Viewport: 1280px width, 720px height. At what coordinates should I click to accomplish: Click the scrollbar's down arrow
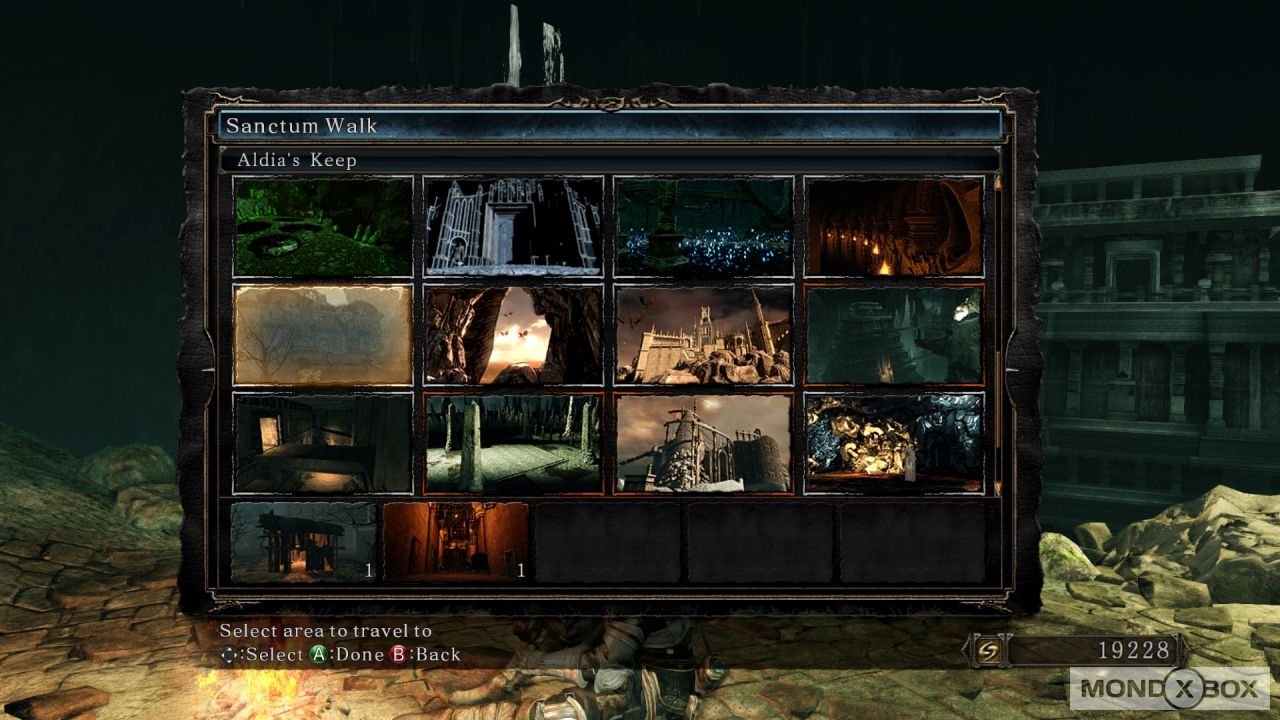(997, 489)
